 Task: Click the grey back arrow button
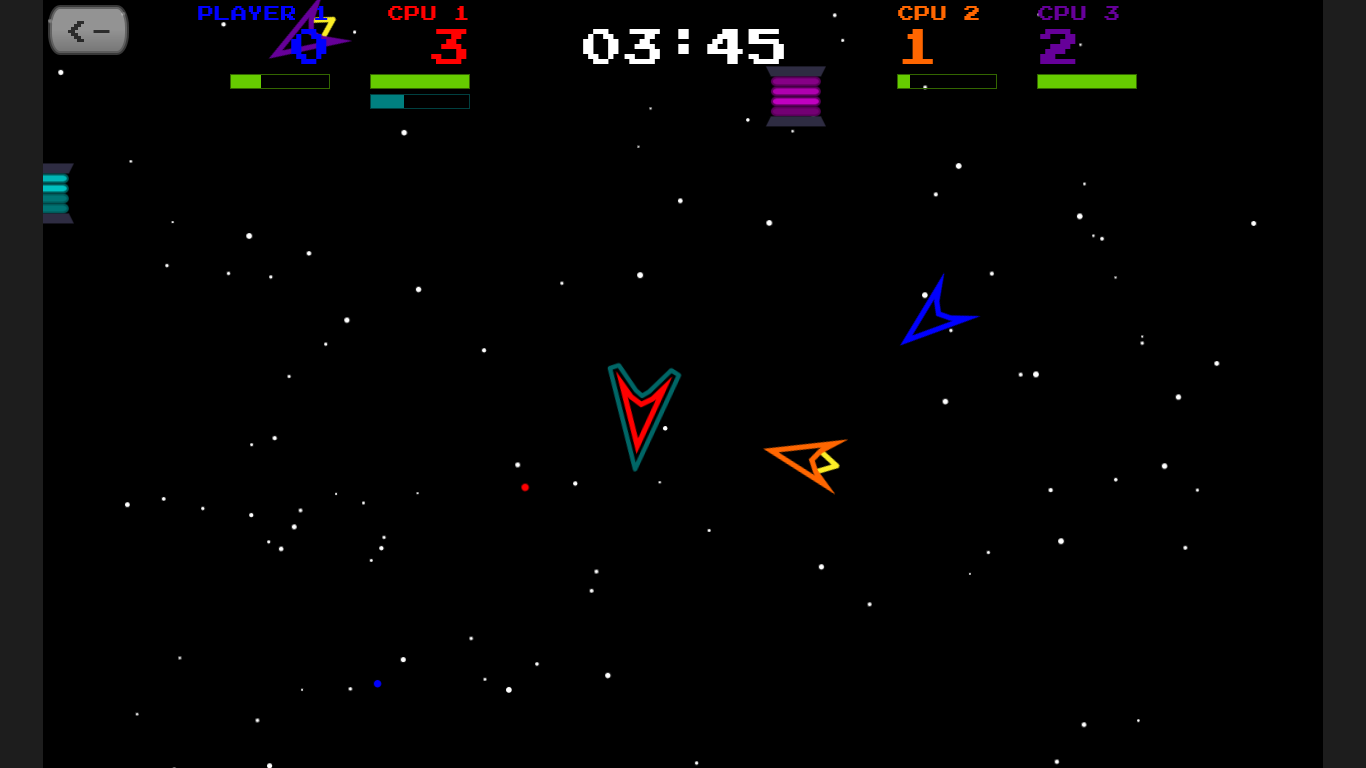(89, 30)
